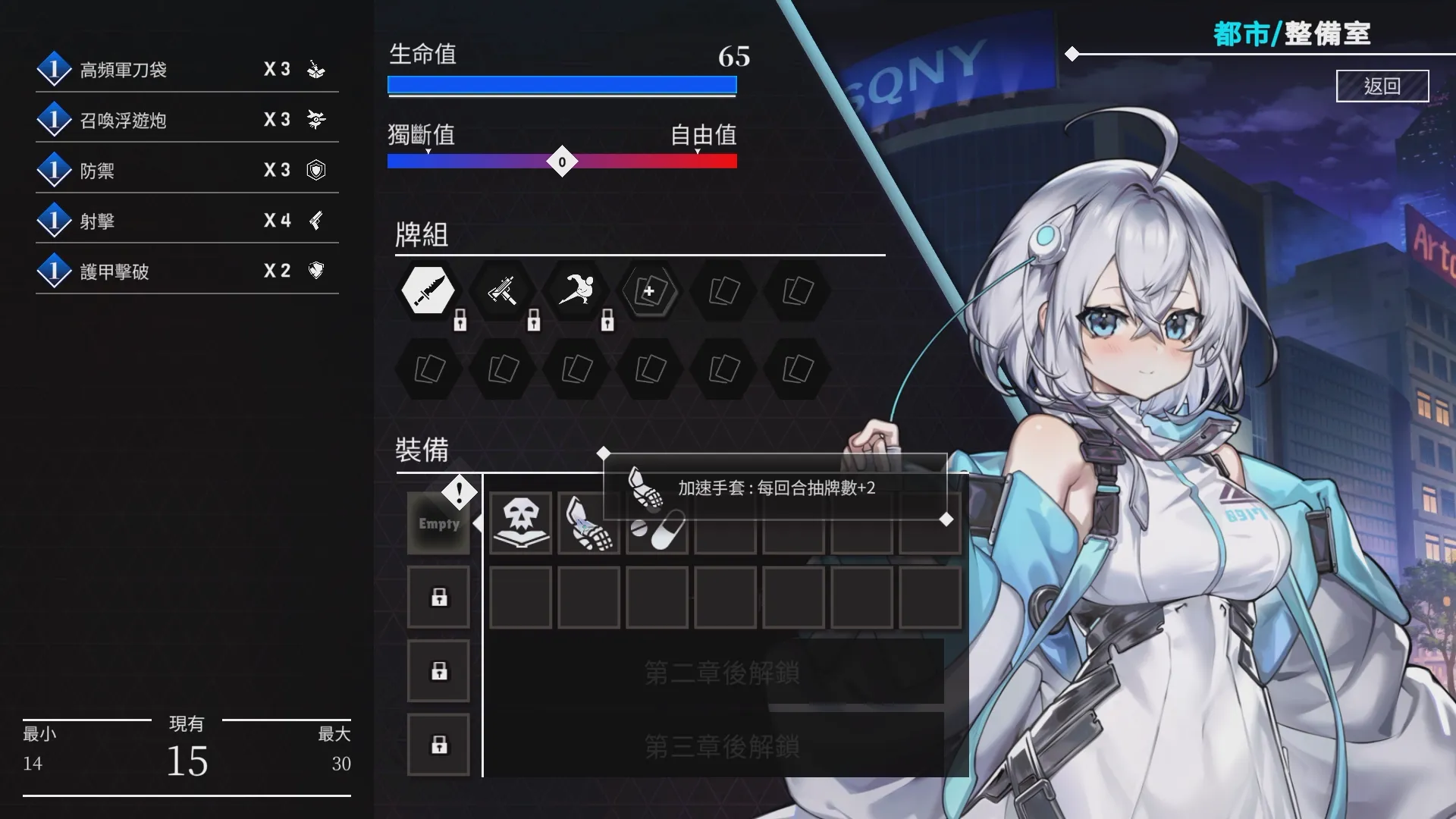The image size is (1456, 819).
Task: Select the pills equipment item
Action: (x=657, y=529)
